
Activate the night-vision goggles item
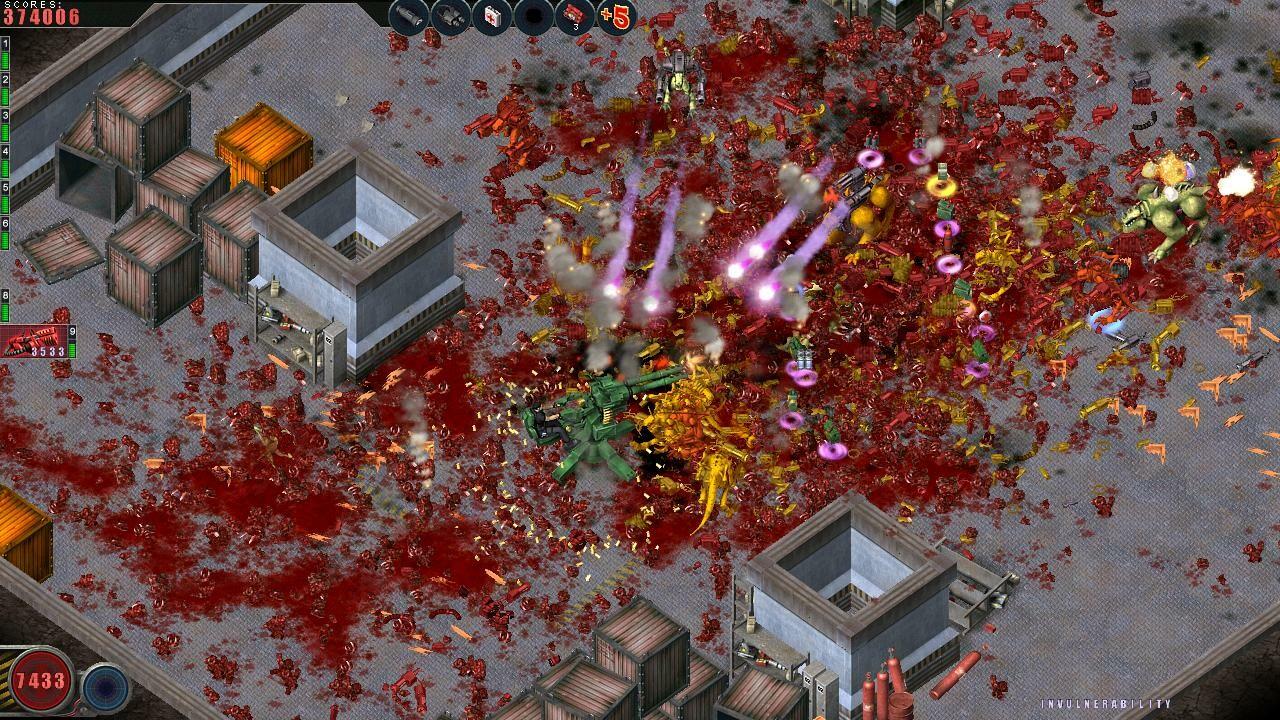[450, 16]
